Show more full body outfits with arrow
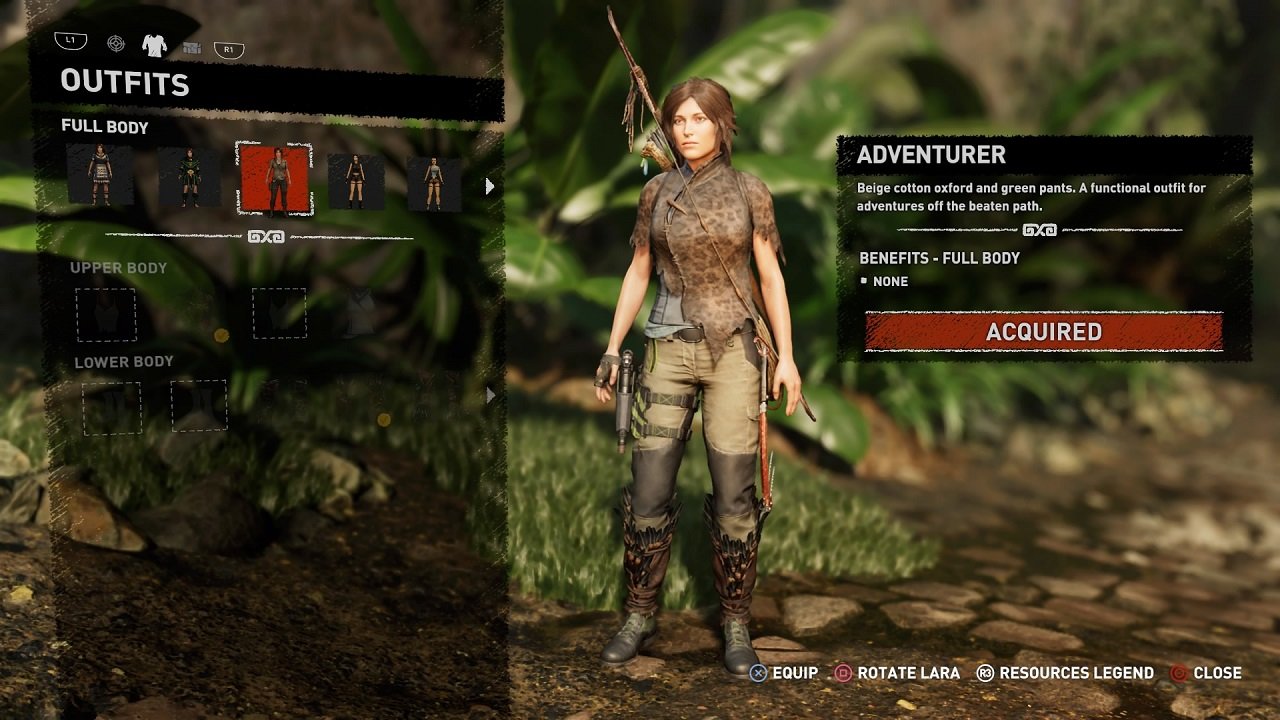 (x=489, y=186)
